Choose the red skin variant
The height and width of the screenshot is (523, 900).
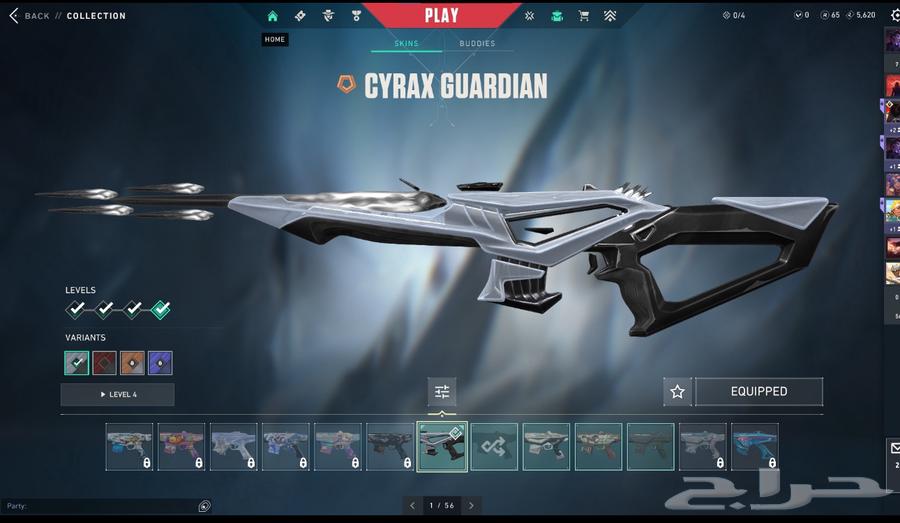tap(105, 363)
